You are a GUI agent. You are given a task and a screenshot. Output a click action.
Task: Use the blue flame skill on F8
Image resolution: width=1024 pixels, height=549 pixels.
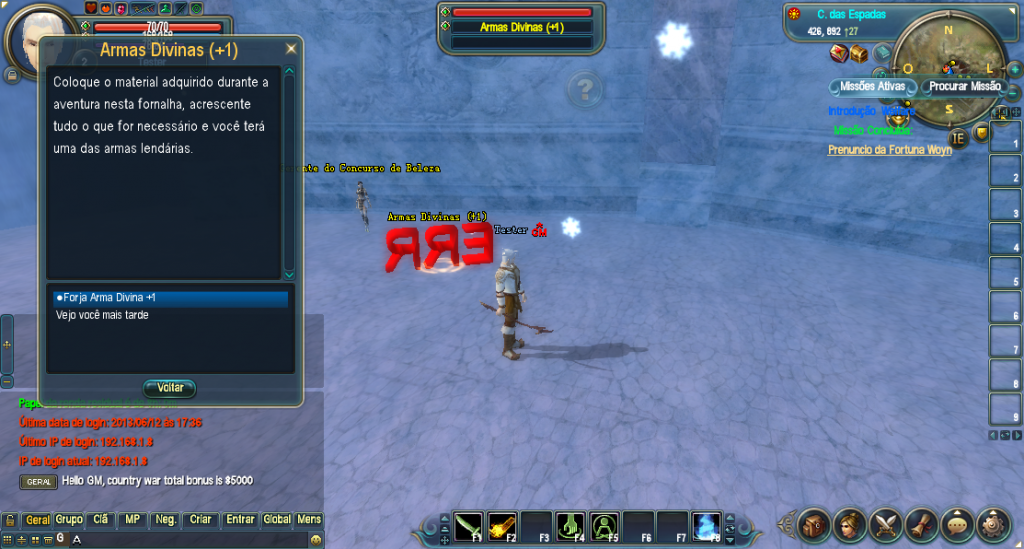point(706,524)
